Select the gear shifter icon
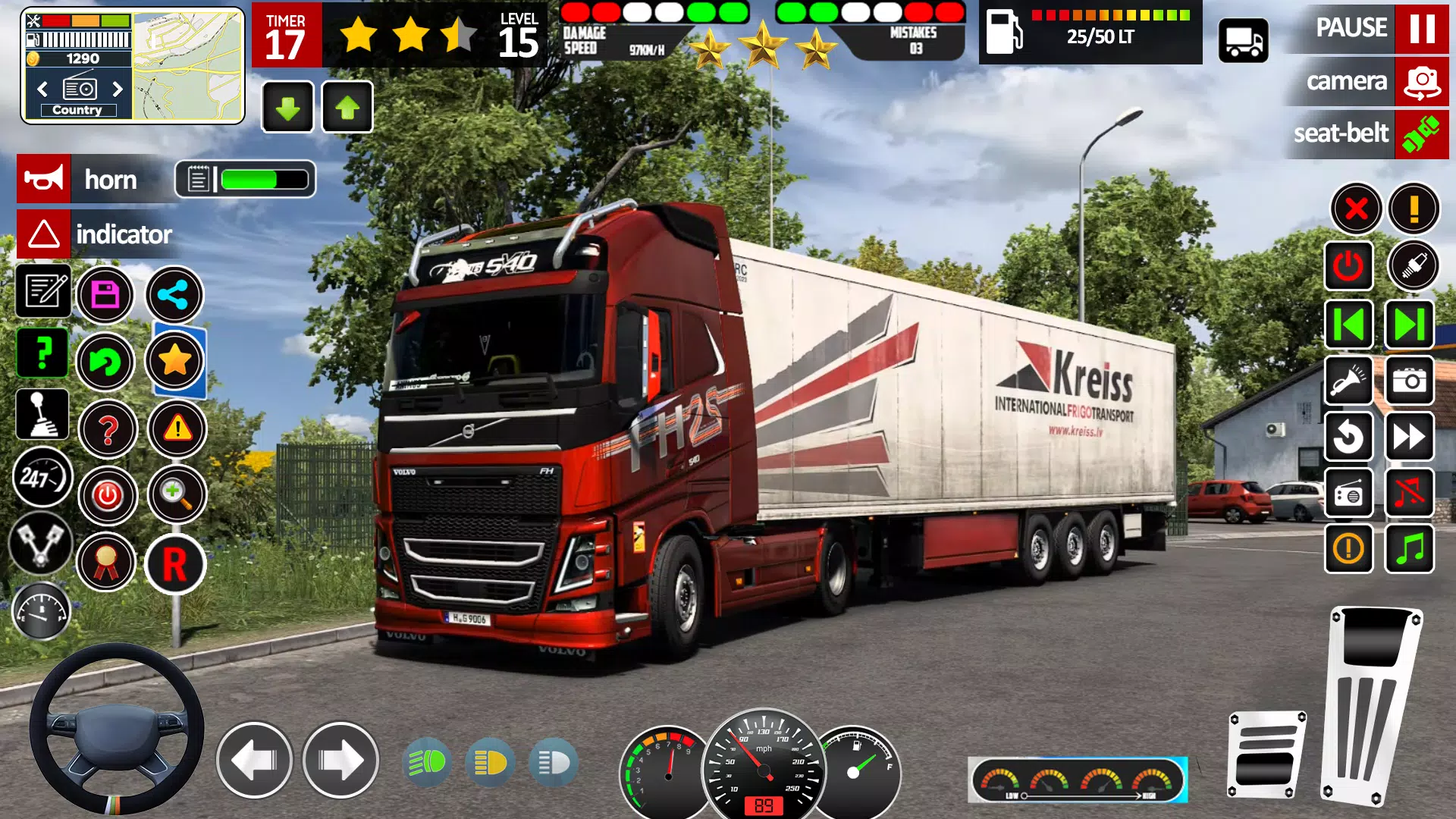The height and width of the screenshot is (819, 1456). click(43, 413)
